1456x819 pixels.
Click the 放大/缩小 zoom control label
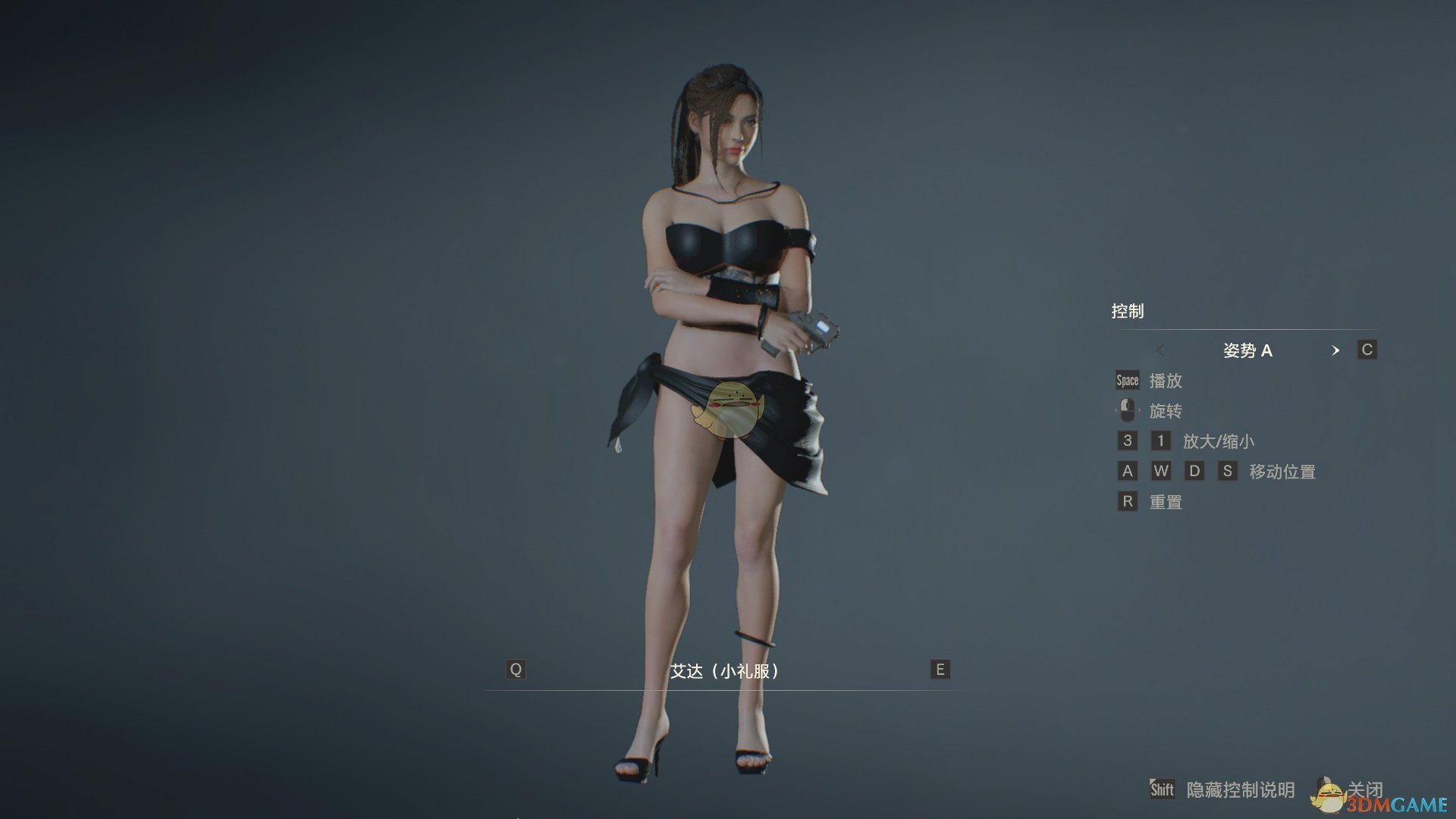coord(1220,441)
